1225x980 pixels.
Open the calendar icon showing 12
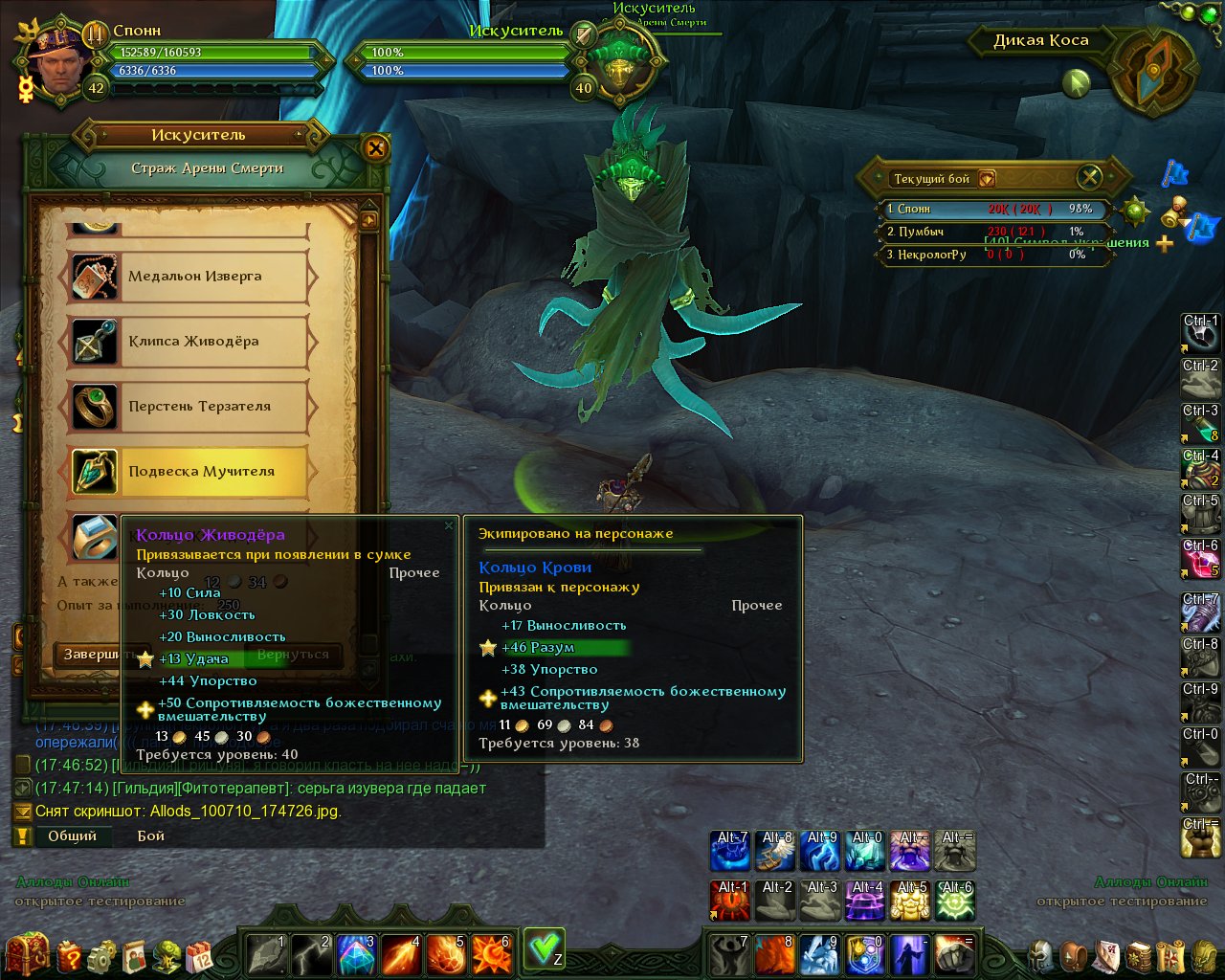[199, 955]
